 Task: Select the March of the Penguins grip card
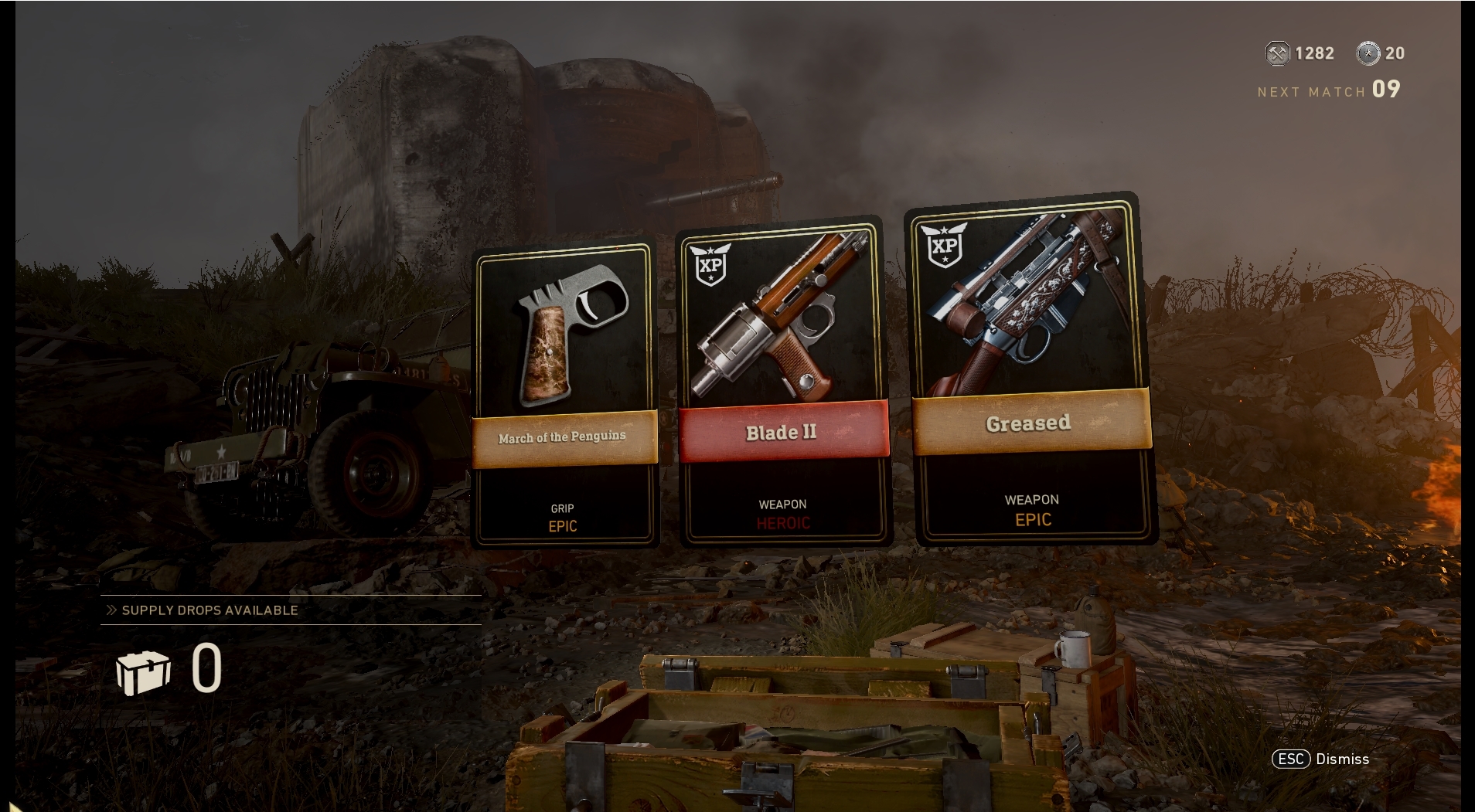pos(564,394)
